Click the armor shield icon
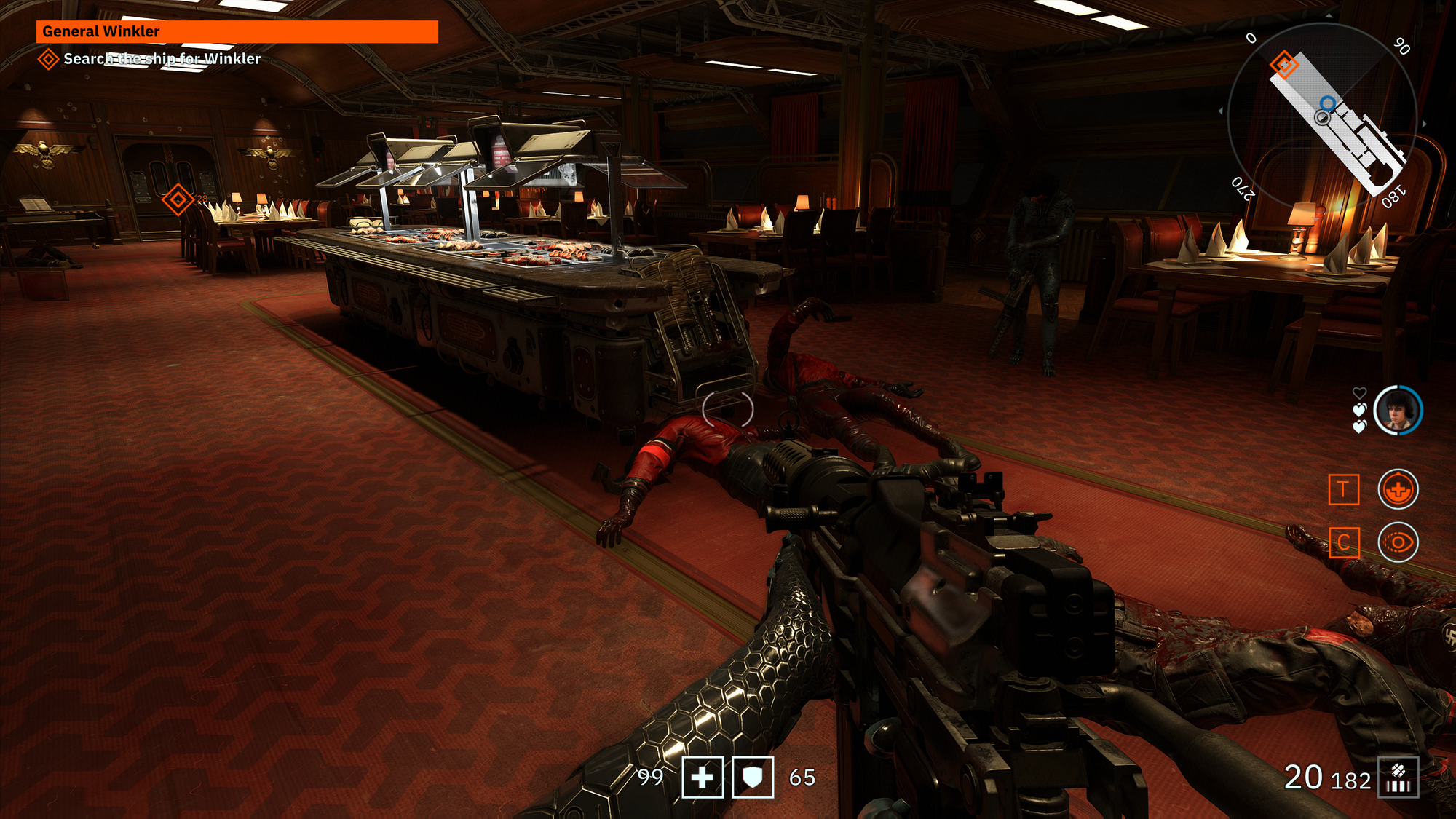Screen dimensions: 1456x819 [x=752, y=778]
